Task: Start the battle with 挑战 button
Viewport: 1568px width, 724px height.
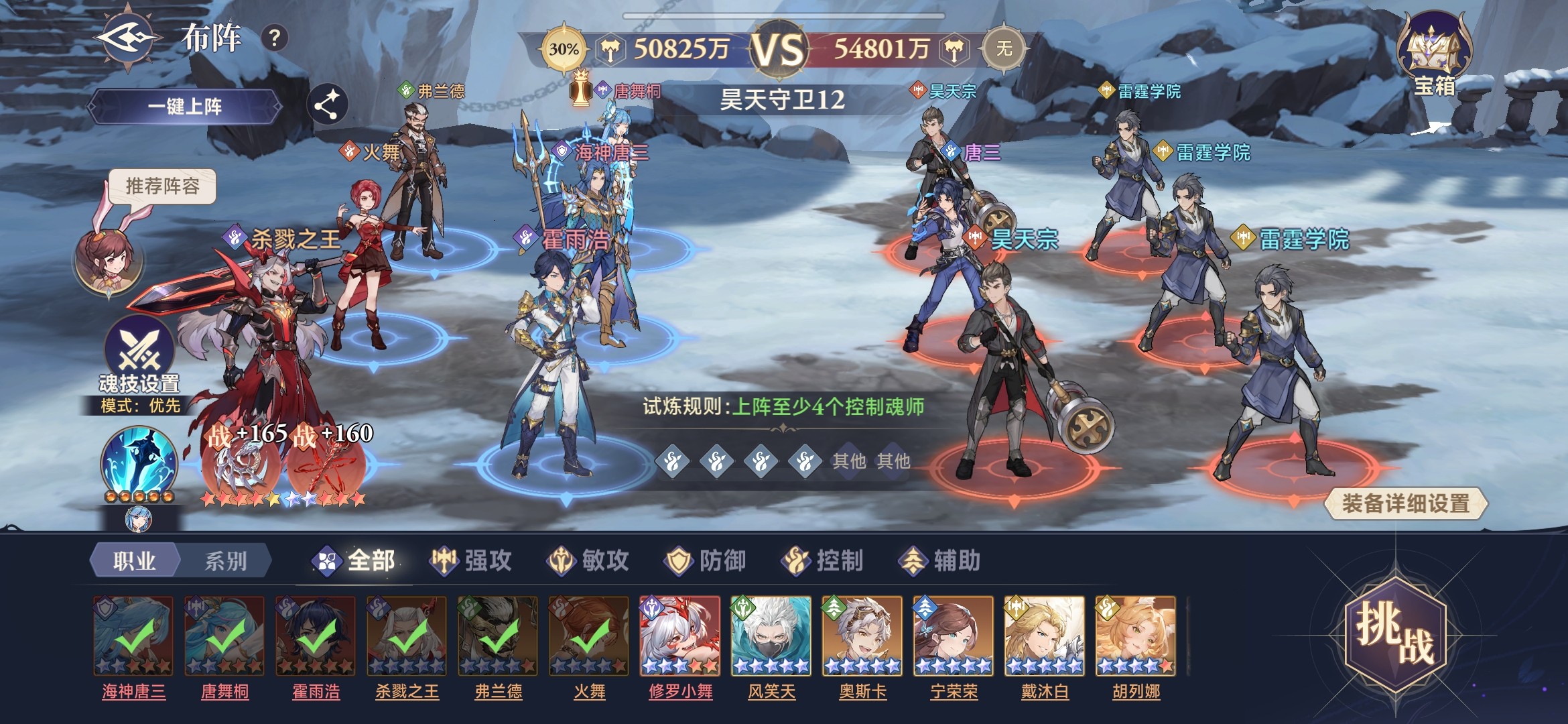Action: click(1396, 633)
